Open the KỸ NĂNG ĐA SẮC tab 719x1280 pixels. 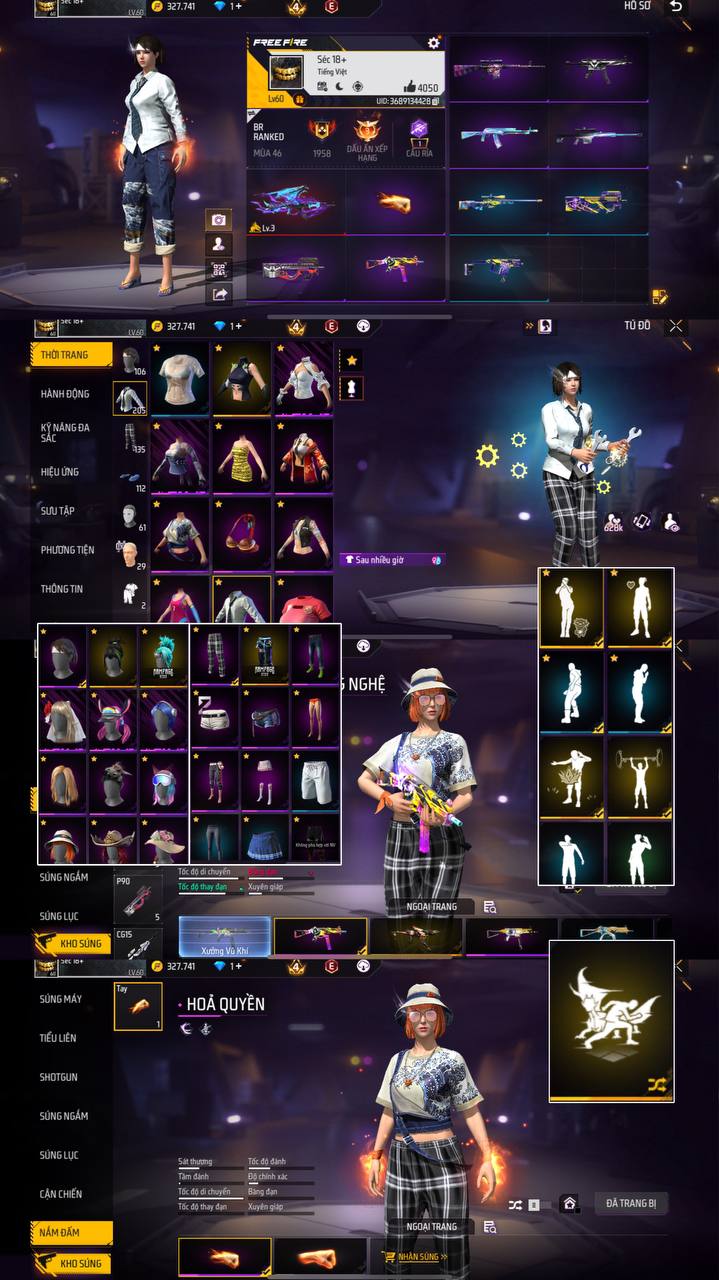[65, 433]
